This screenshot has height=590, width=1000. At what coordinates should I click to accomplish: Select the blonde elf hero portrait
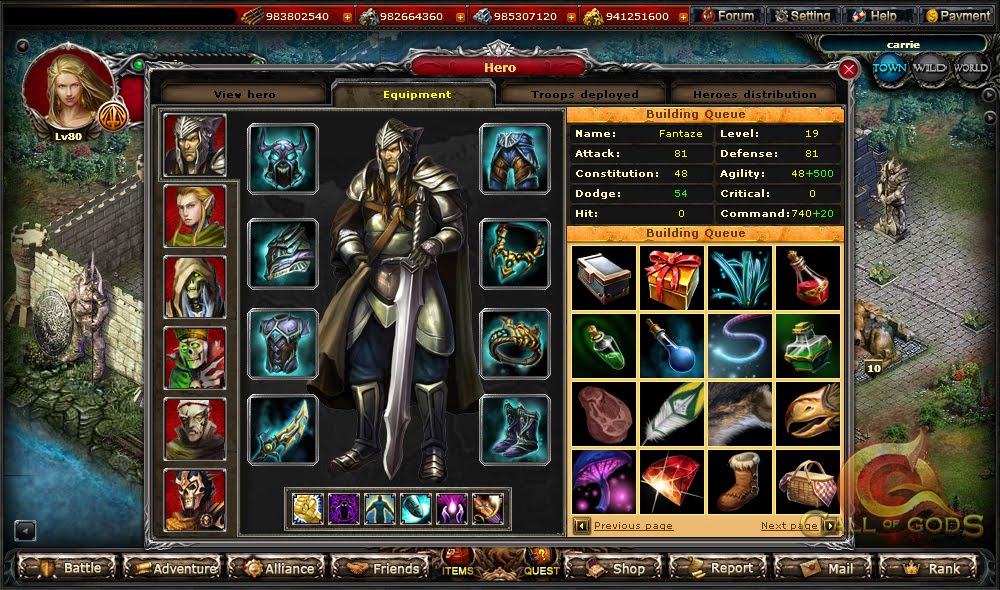tap(195, 215)
